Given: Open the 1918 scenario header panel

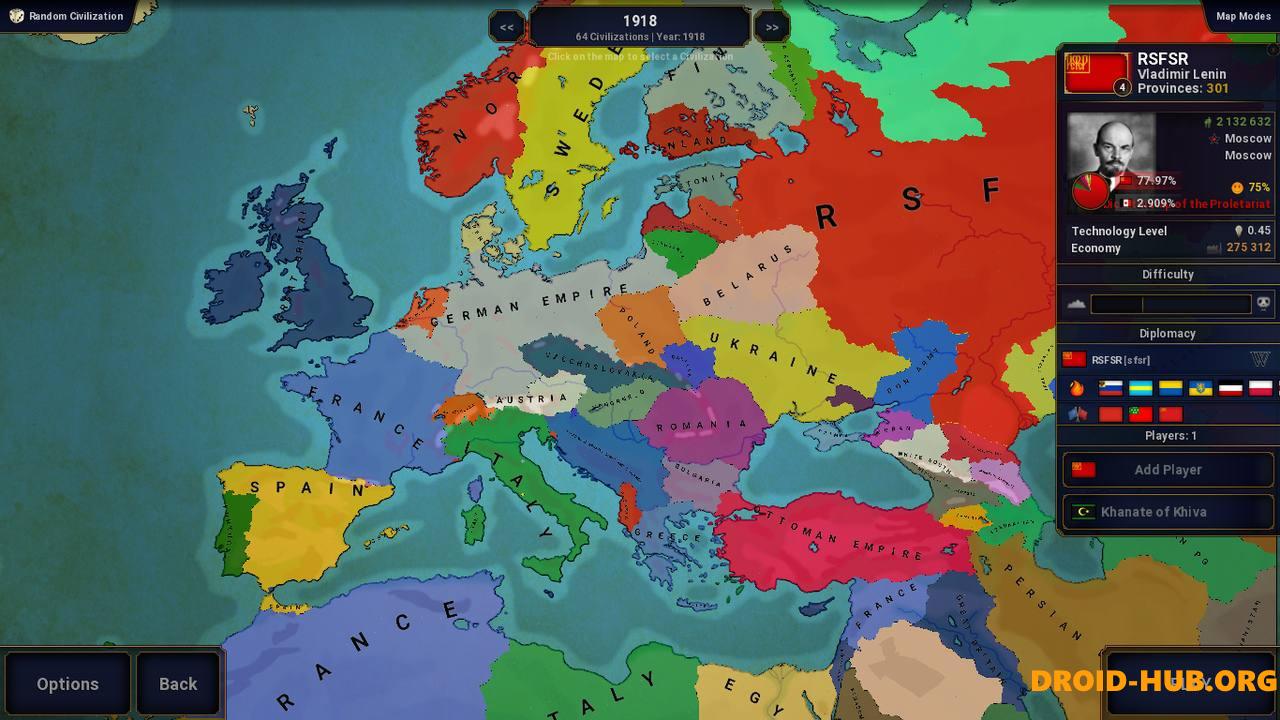Looking at the screenshot, I should 639,24.
